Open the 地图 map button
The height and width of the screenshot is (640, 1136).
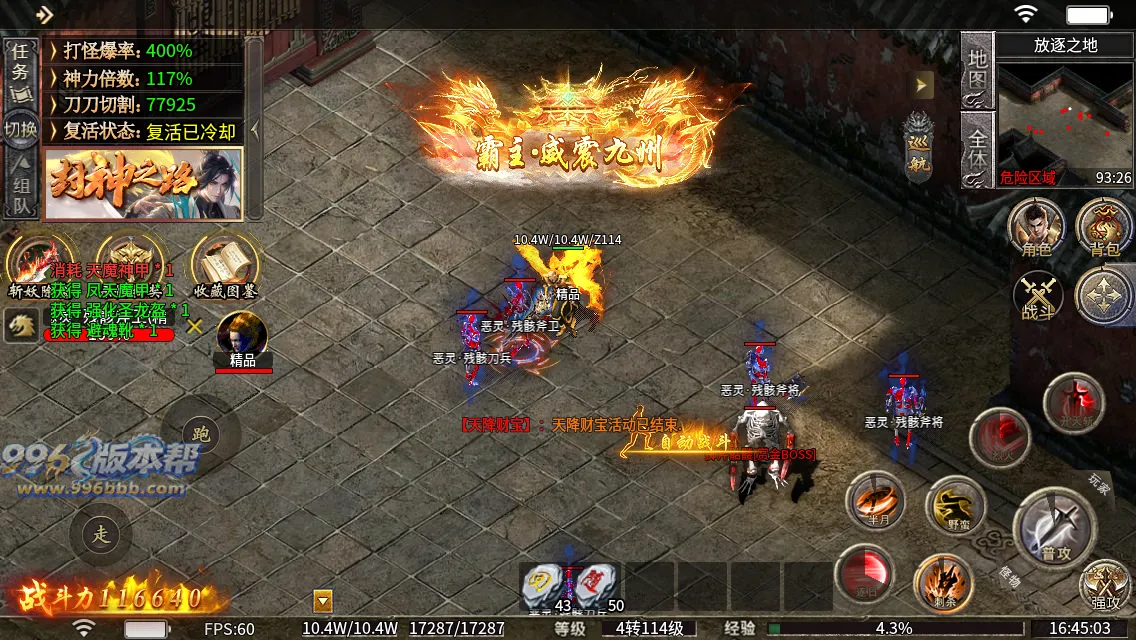977,70
